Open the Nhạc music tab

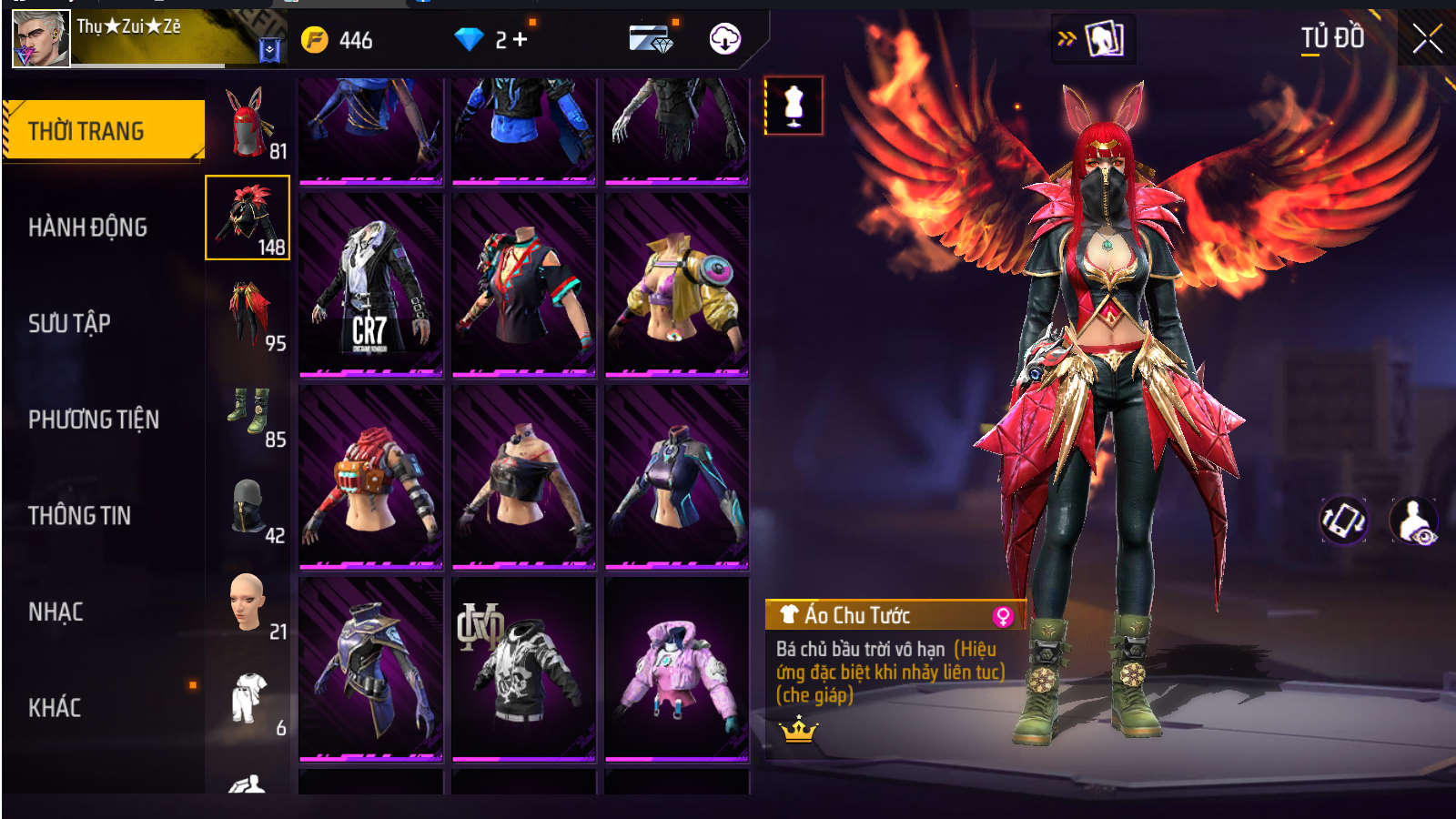point(56,612)
